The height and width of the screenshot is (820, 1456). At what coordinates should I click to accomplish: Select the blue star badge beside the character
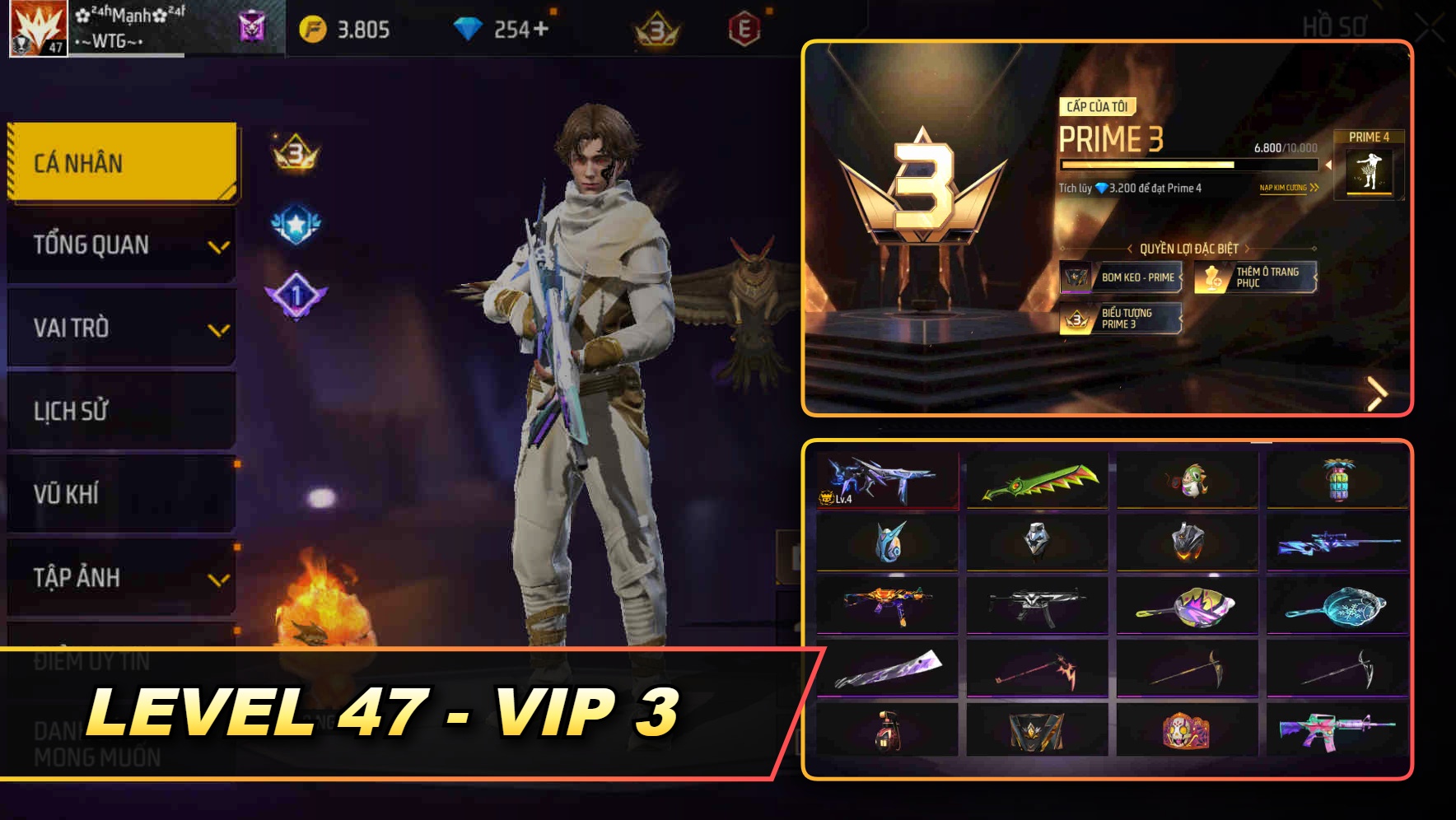coord(292,221)
